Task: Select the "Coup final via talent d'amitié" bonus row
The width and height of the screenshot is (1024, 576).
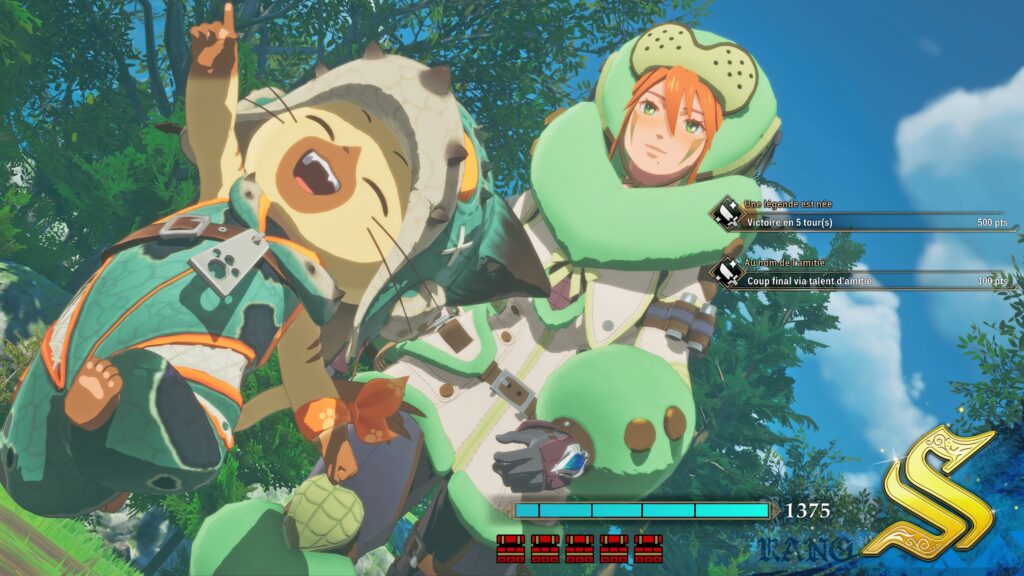Action: tap(865, 281)
